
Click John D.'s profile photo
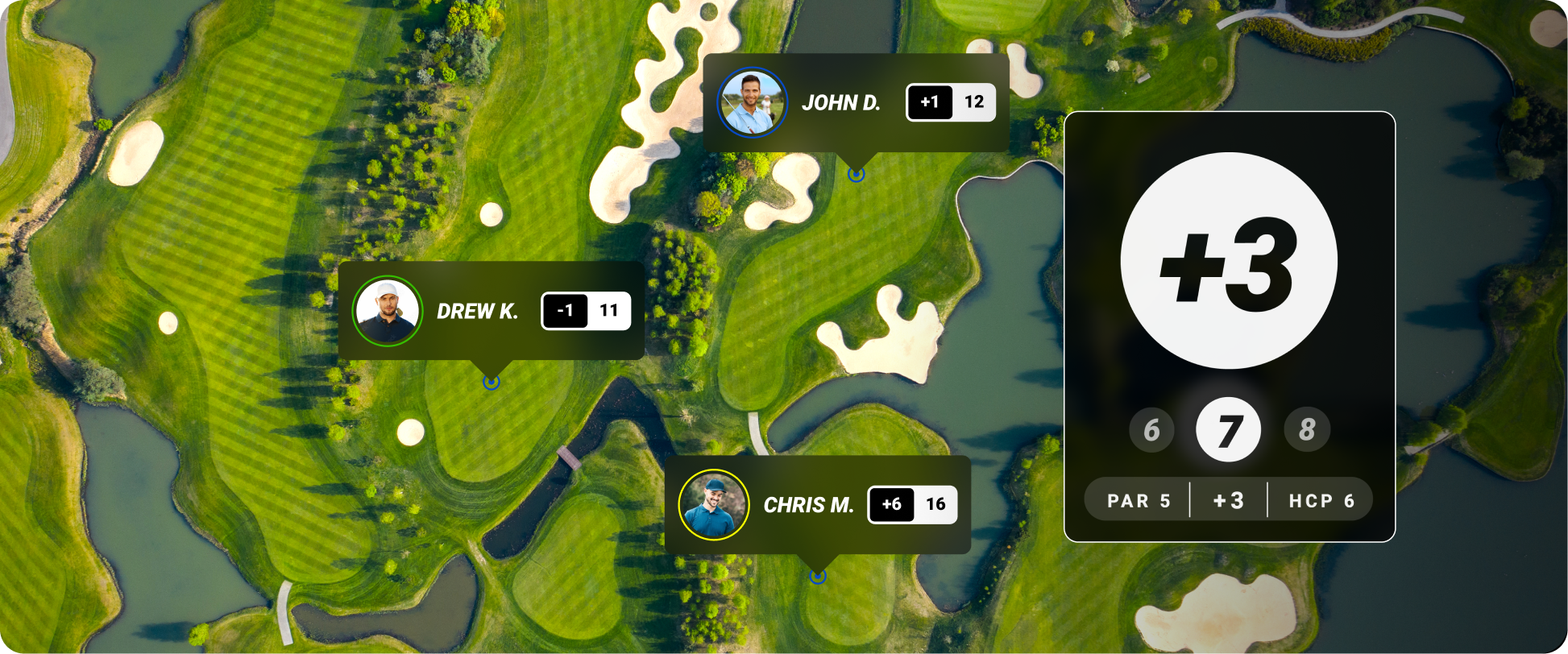[752, 103]
